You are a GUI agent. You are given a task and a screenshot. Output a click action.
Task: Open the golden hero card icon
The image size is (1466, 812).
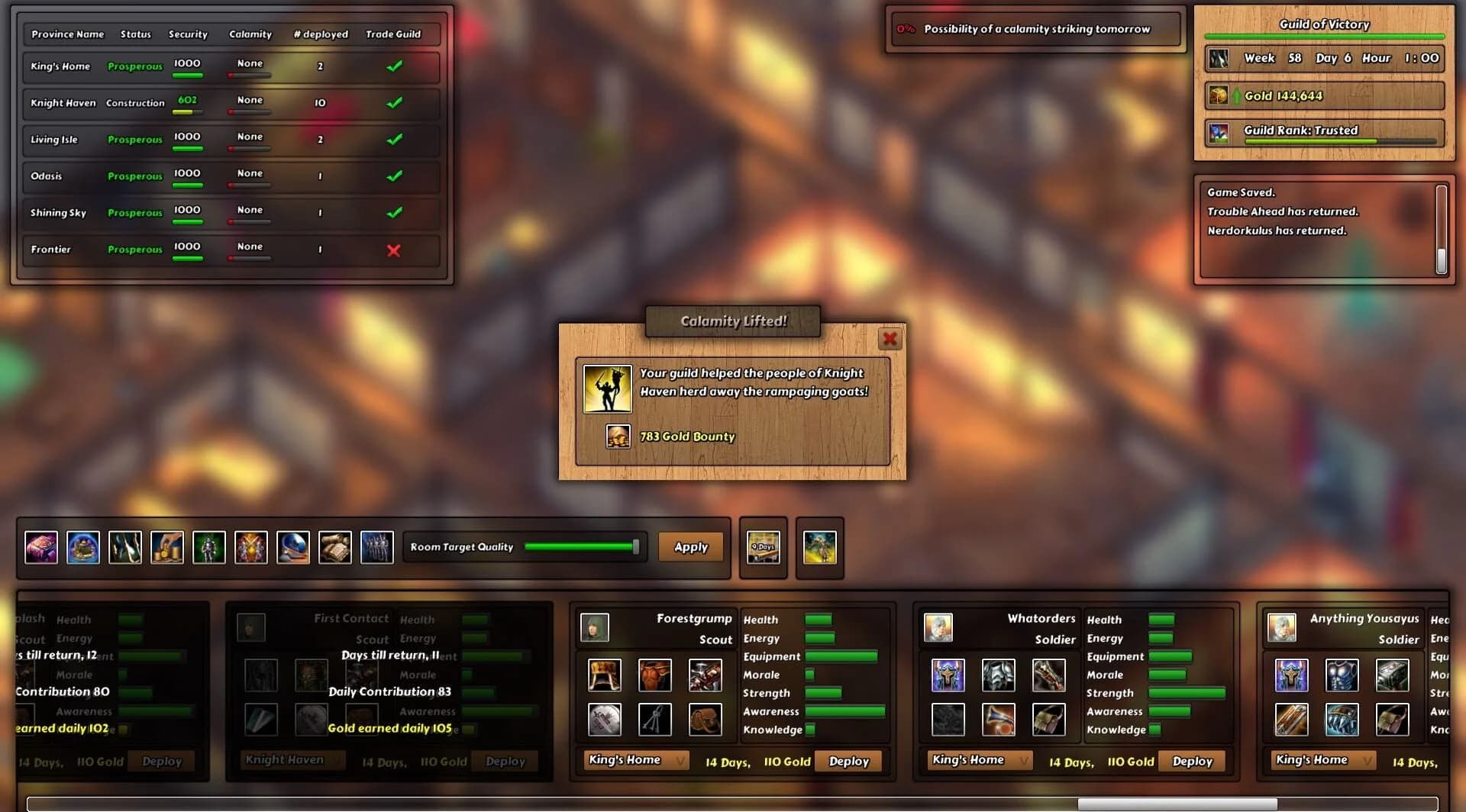coord(819,547)
